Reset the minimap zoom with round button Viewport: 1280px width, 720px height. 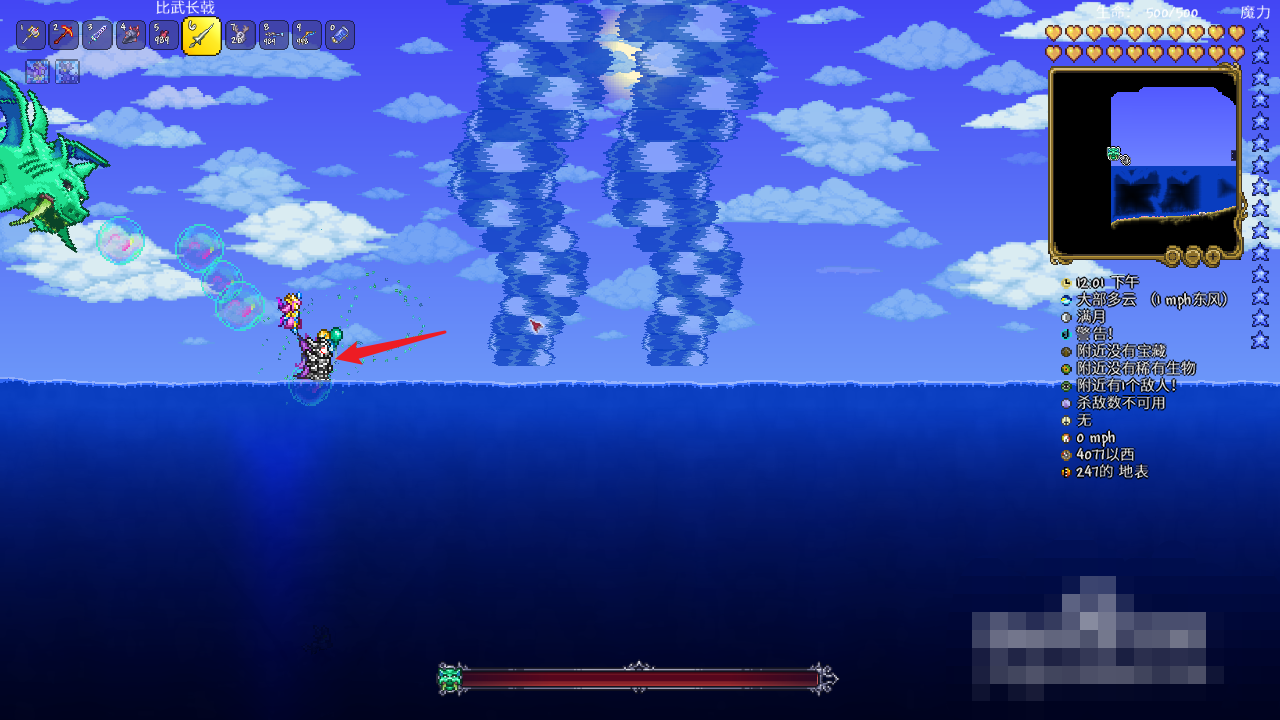point(1173,256)
